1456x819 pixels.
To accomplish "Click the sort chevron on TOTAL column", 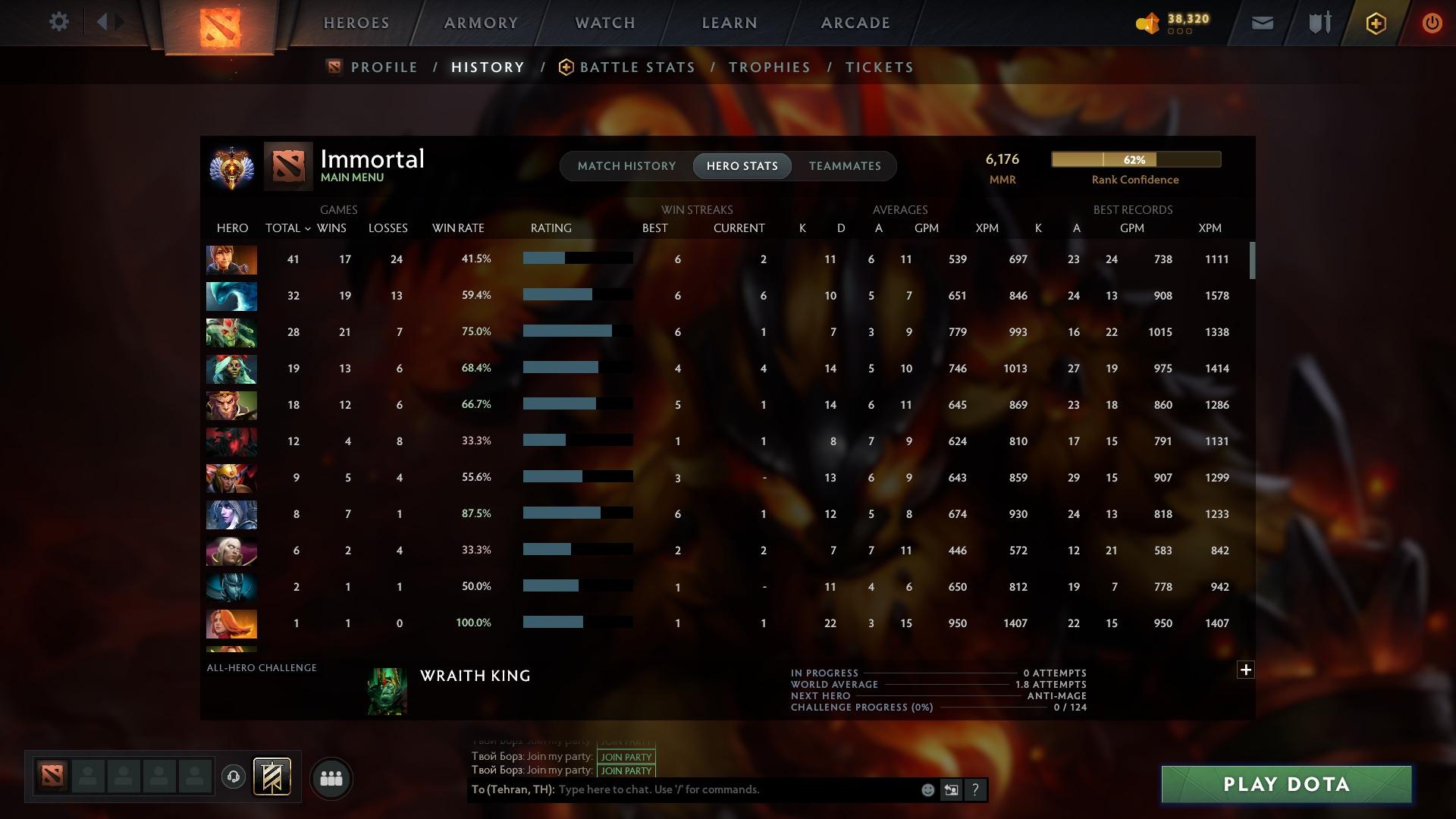I will click(307, 227).
